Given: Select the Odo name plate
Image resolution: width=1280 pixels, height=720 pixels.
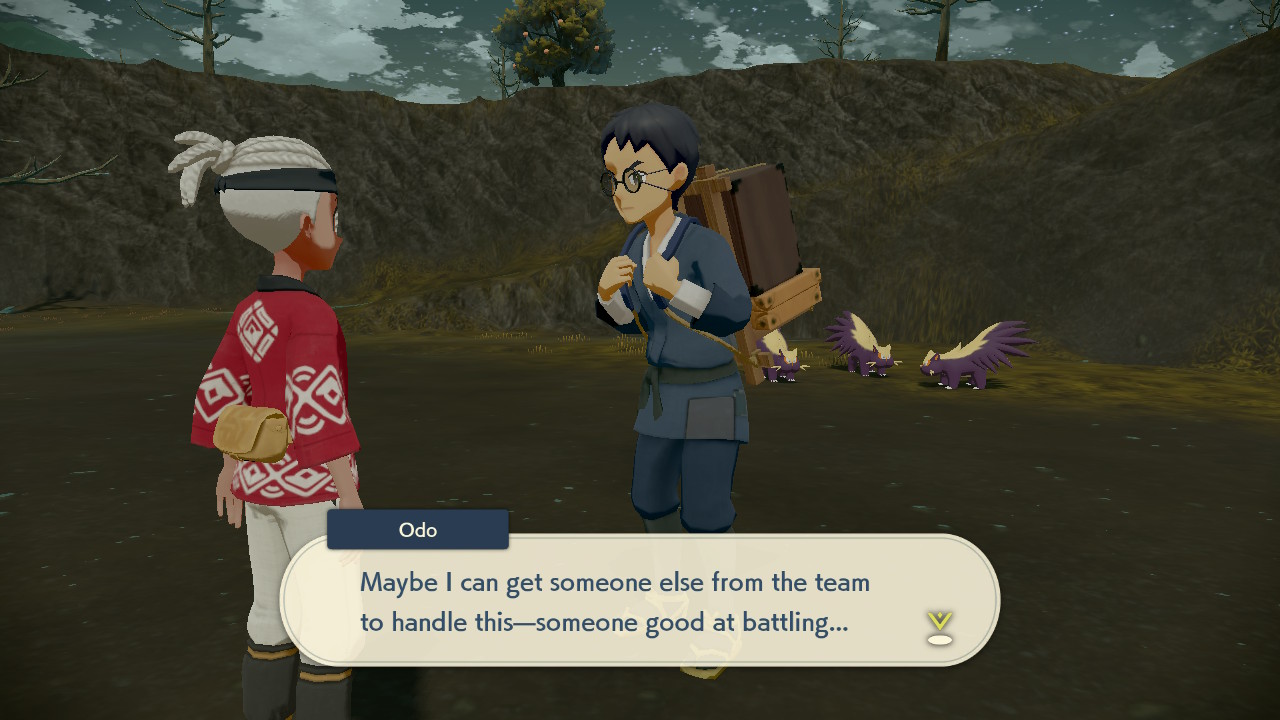Looking at the screenshot, I should pyautogui.click(x=417, y=529).
